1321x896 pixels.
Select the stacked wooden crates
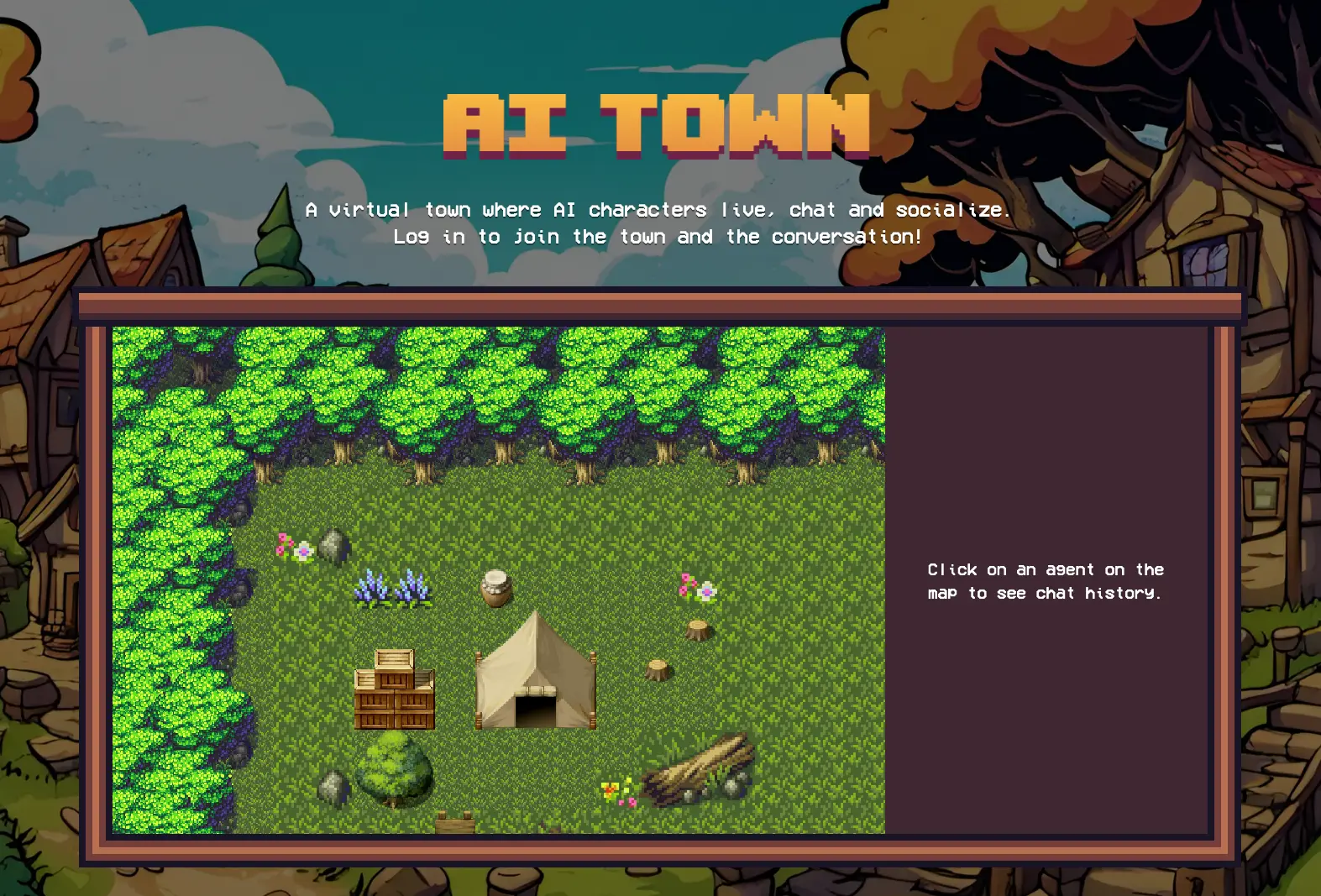tap(393, 689)
